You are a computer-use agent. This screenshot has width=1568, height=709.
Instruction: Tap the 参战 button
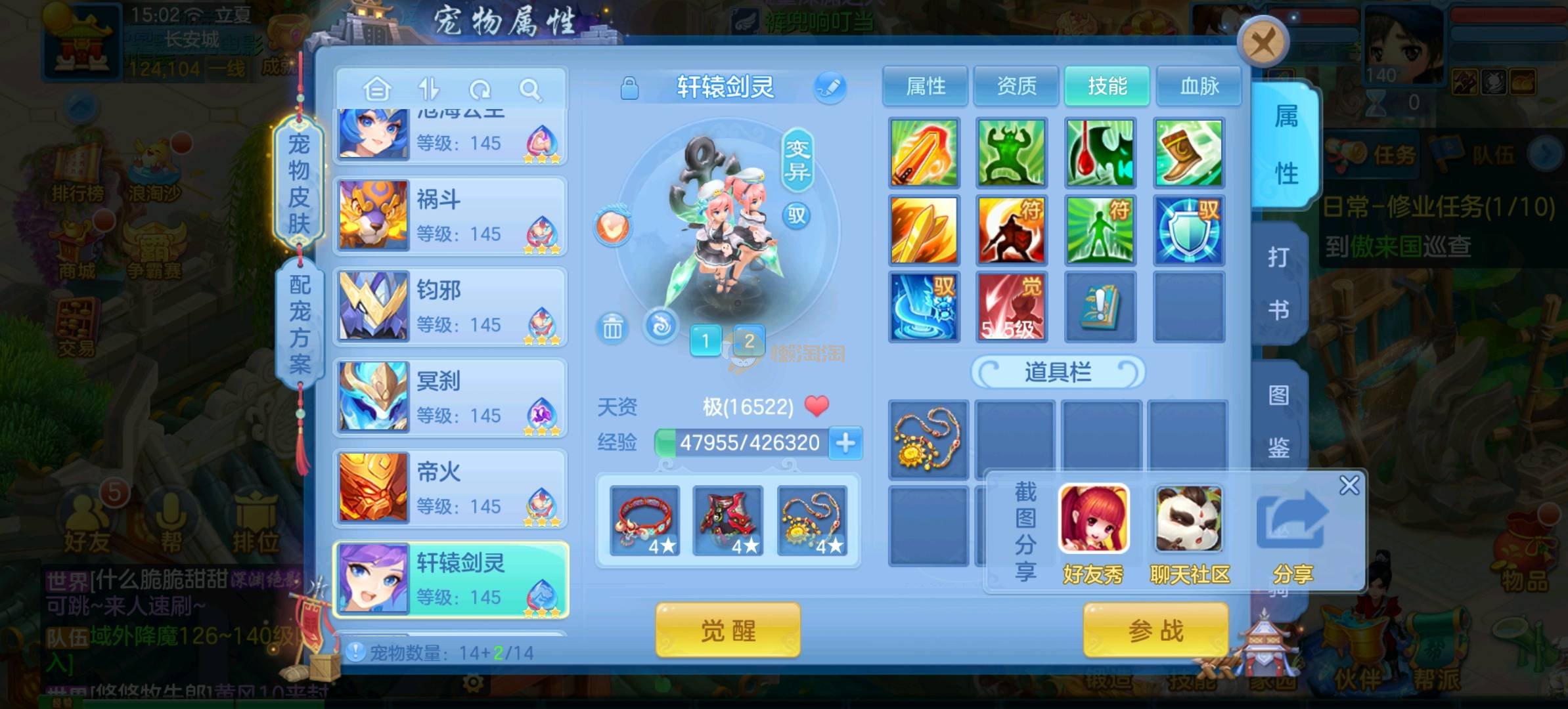pos(1155,631)
